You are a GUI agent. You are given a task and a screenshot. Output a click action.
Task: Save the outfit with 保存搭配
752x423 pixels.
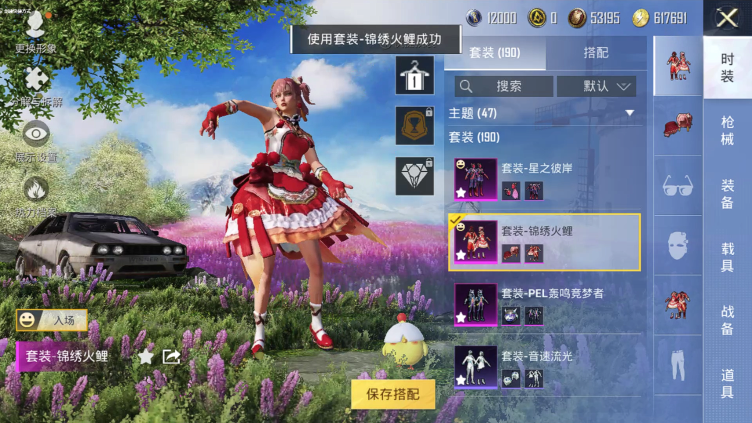[393, 393]
